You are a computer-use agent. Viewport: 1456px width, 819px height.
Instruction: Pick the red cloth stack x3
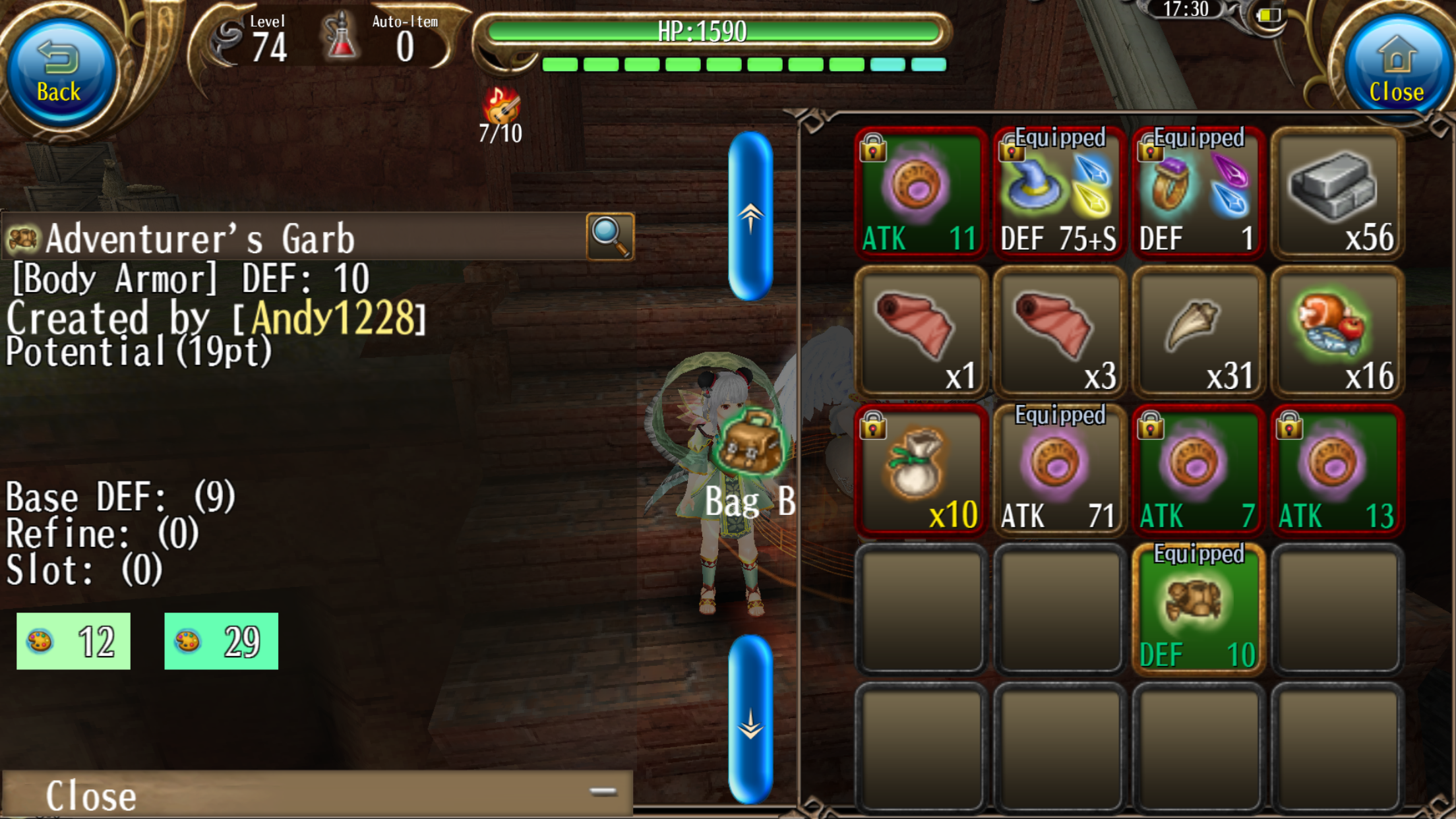(x=1059, y=332)
